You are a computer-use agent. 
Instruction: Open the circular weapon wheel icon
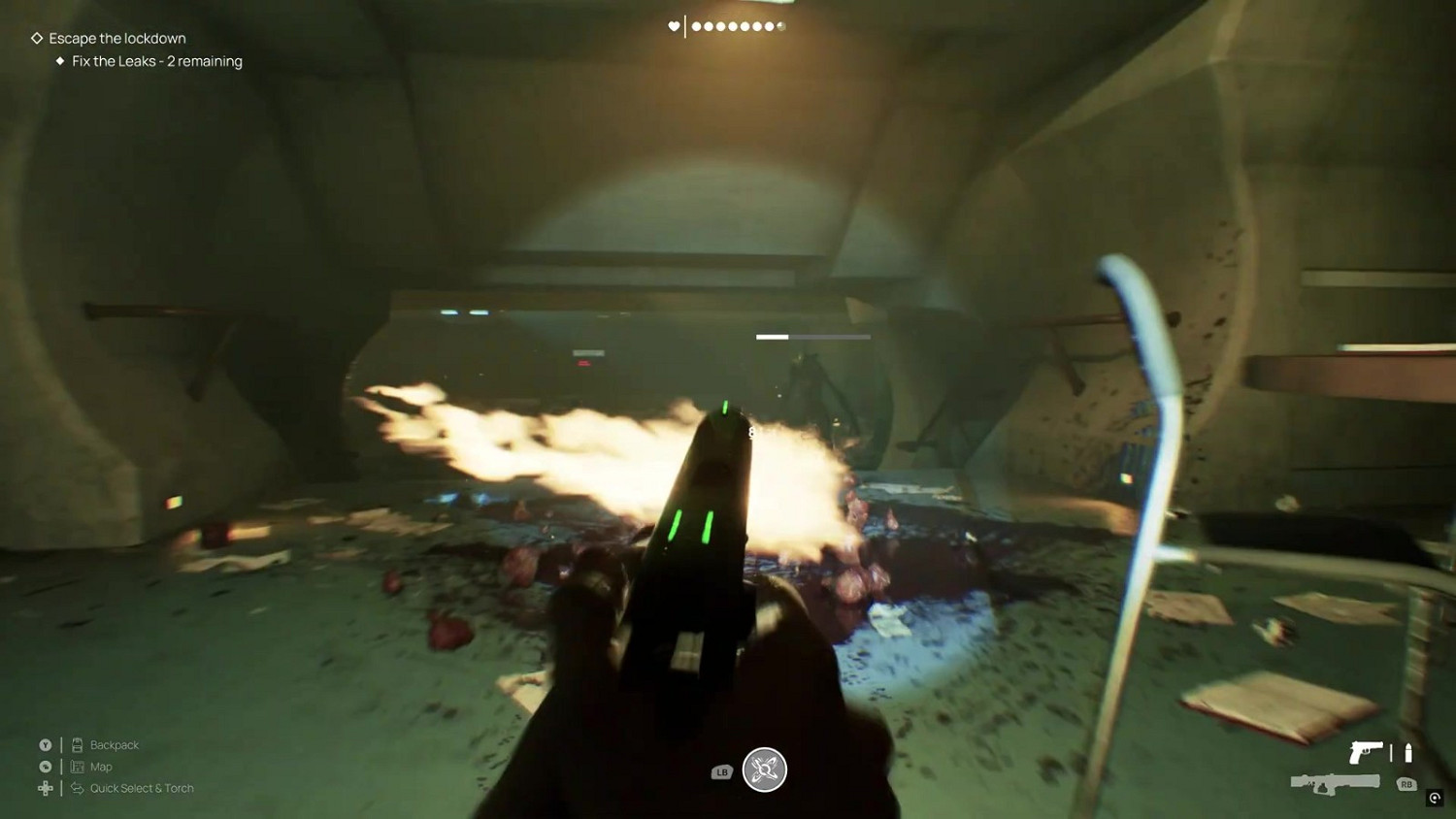765,770
